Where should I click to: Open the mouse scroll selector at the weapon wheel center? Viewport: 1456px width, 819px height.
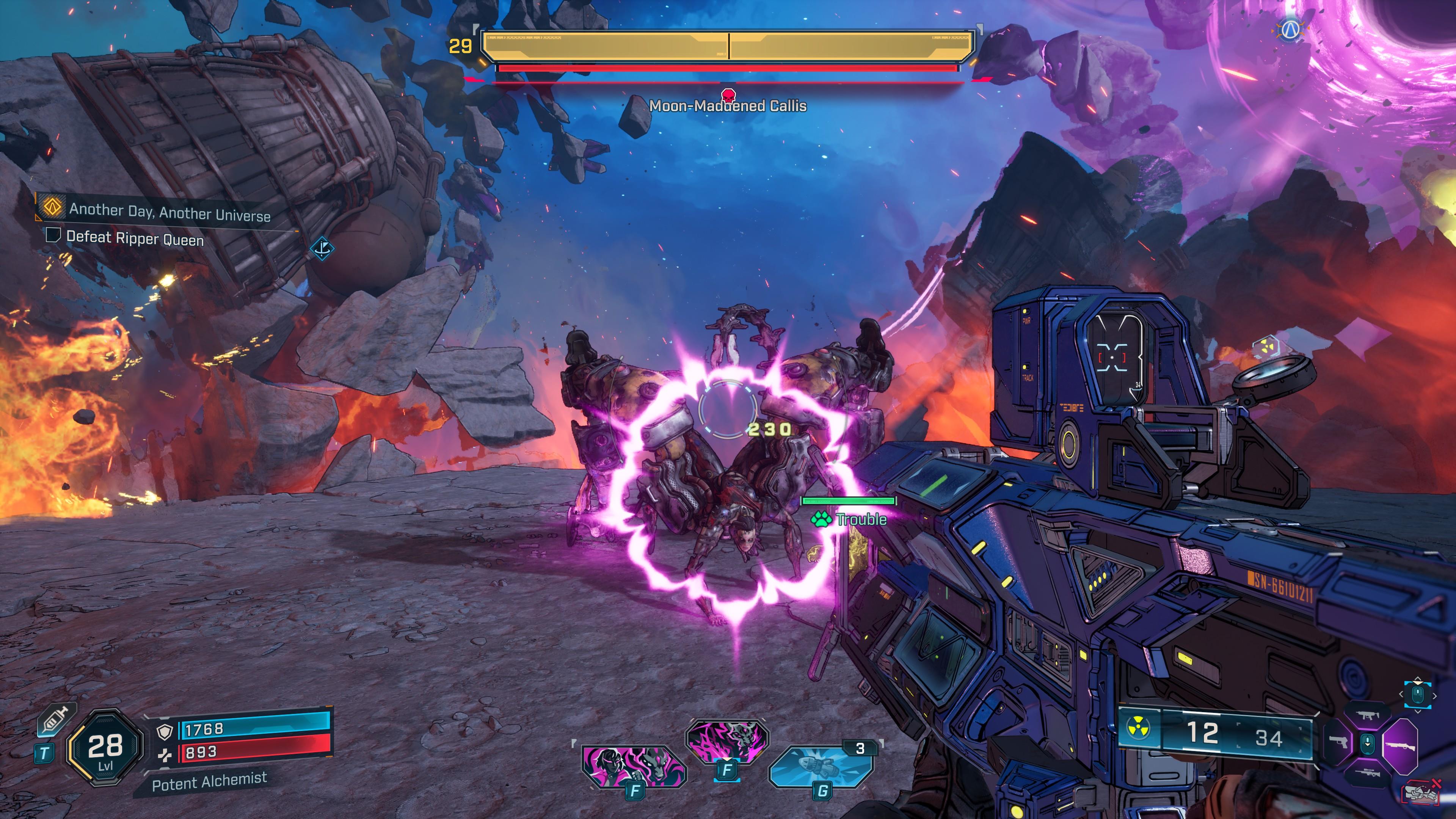coord(1368,744)
